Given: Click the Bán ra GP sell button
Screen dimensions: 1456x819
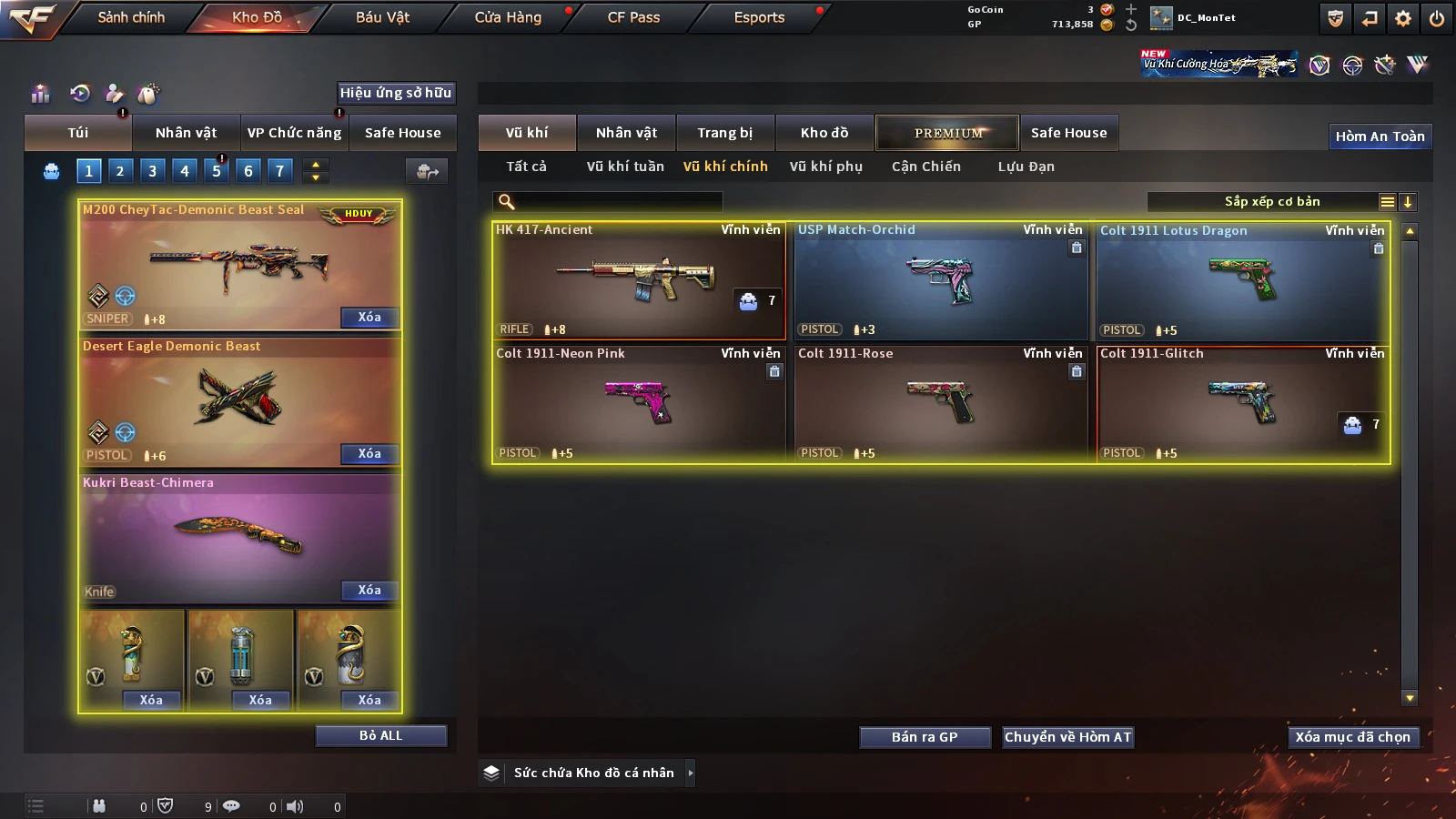Looking at the screenshot, I should coord(925,737).
